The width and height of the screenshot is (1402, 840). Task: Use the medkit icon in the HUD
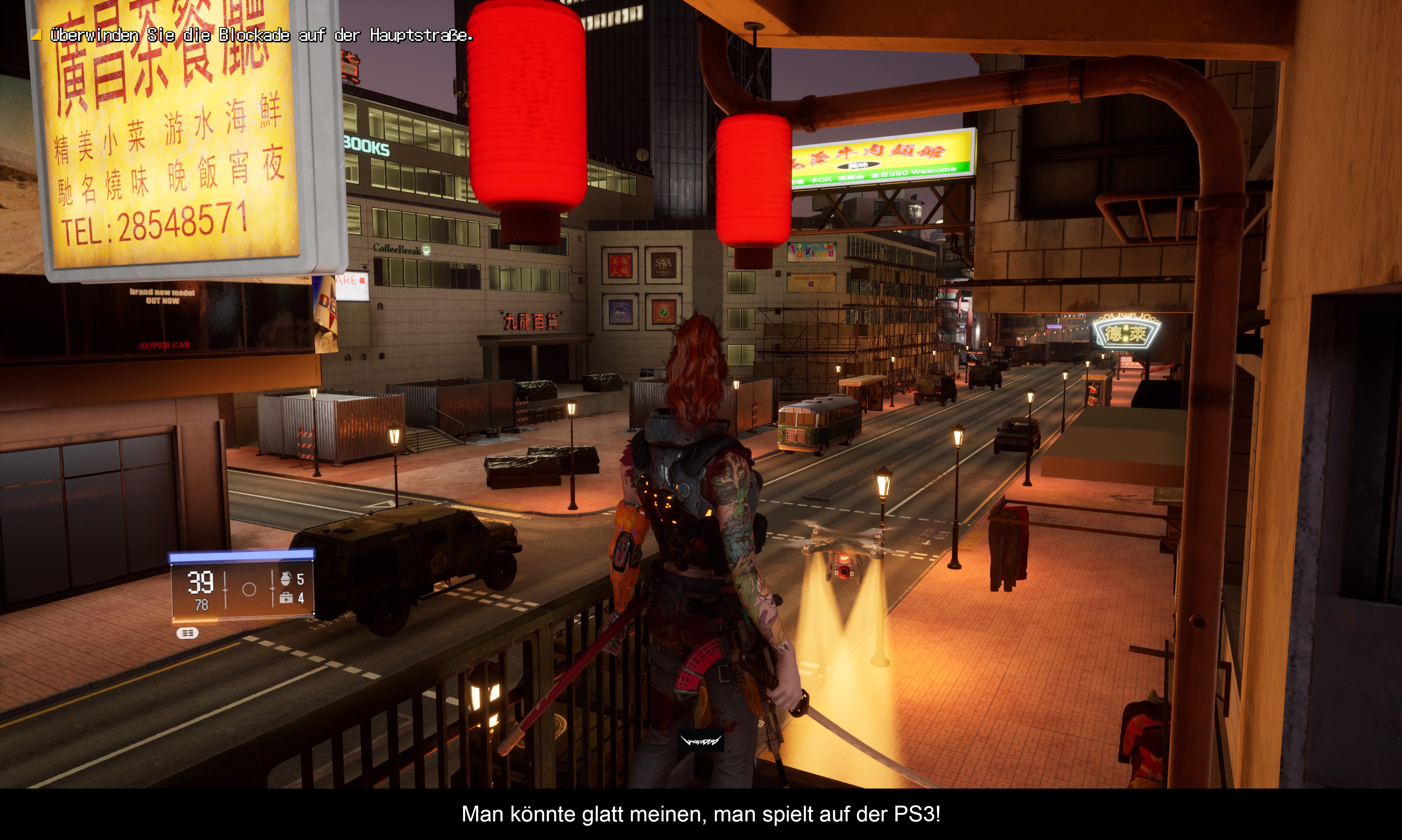click(x=286, y=598)
